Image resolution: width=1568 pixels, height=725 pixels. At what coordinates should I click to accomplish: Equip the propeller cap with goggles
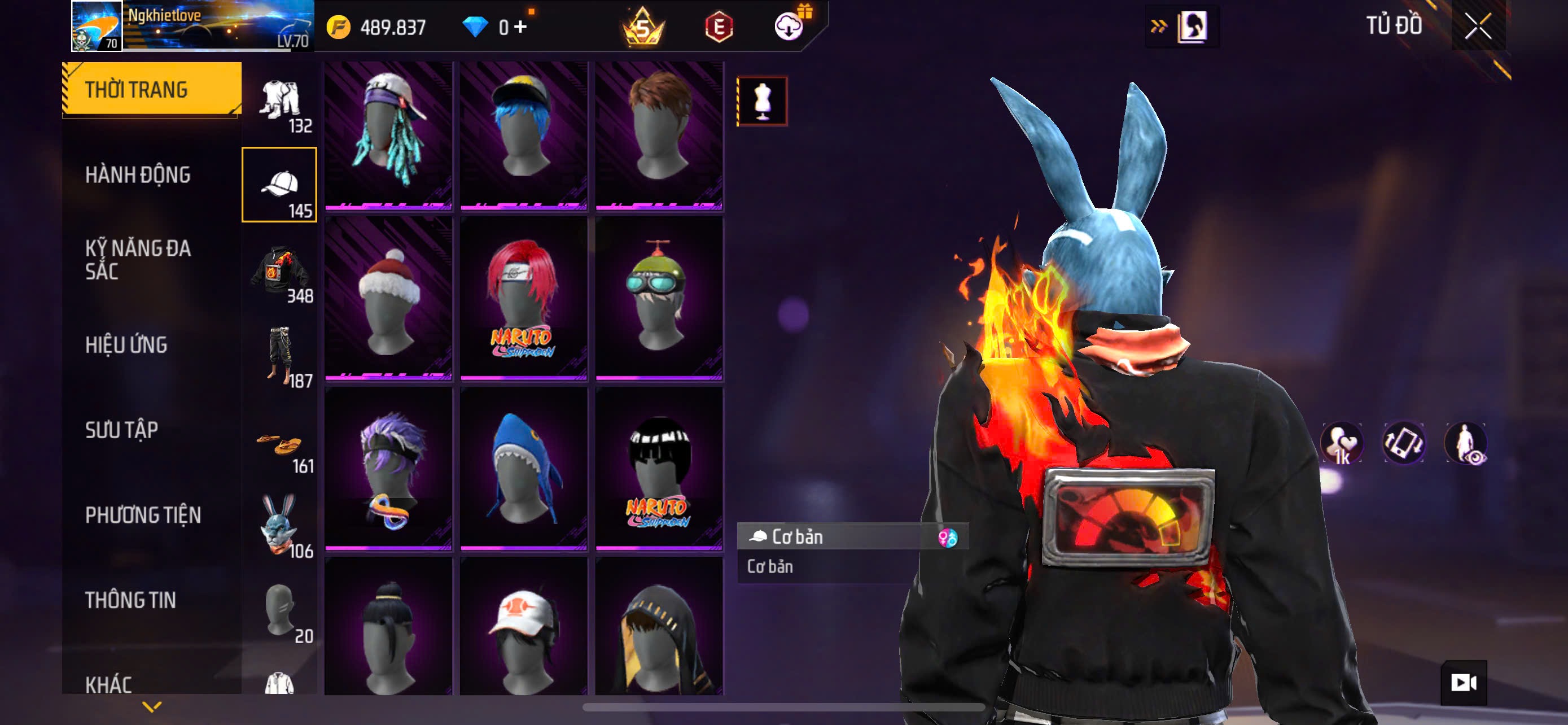coord(659,298)
